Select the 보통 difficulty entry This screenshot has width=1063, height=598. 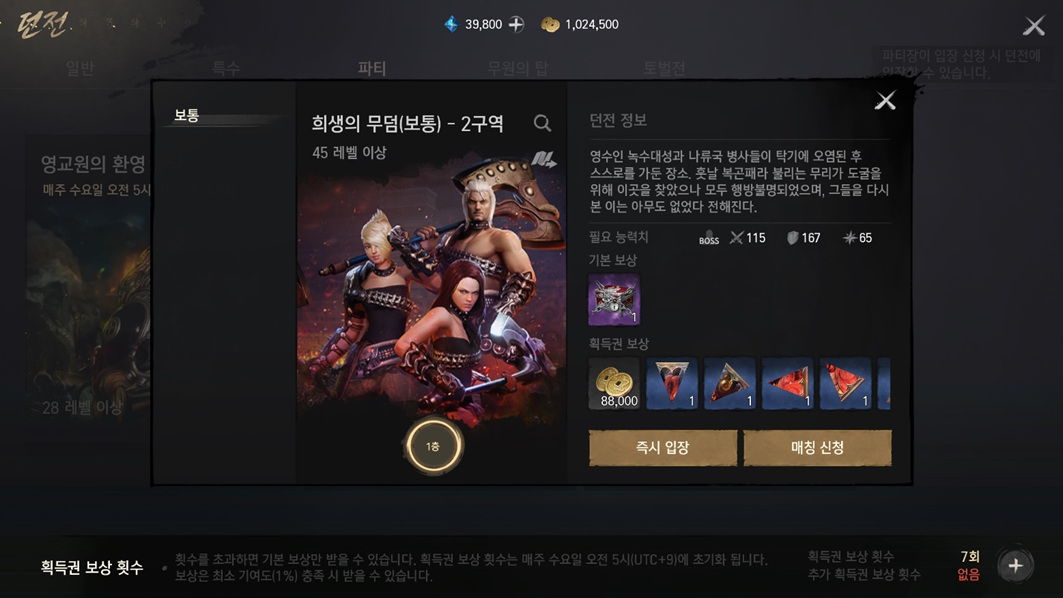[x=187, y=116]
